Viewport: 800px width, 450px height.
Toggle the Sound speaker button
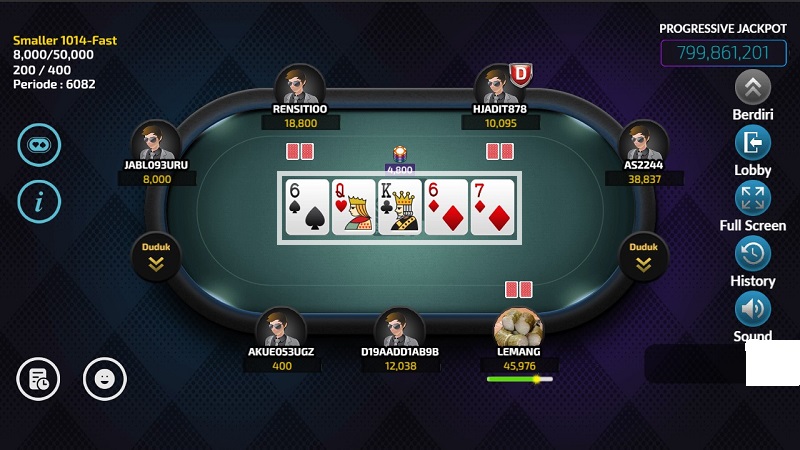[752, 309]
